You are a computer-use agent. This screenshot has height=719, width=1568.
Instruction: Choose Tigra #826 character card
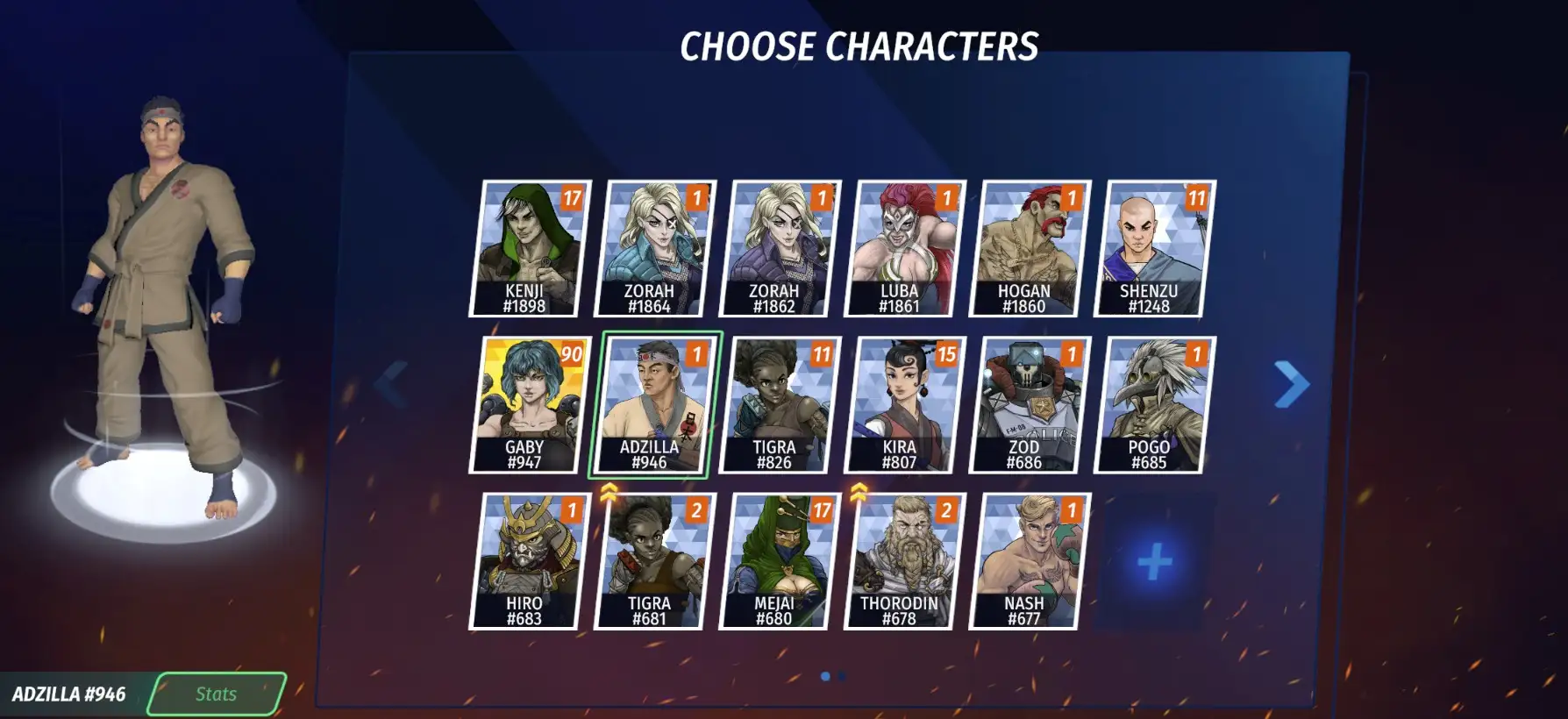pyautogui.click(x=780, y=404)
